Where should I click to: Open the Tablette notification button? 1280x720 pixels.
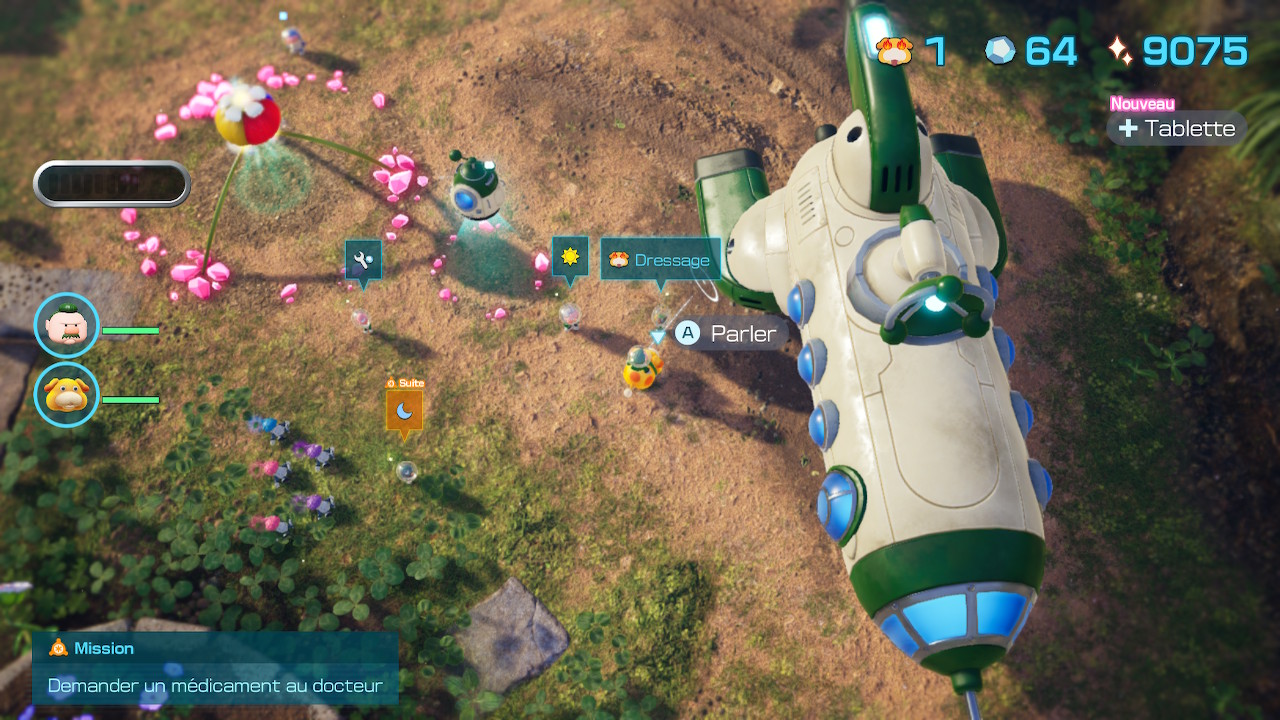pos(1177,128)
